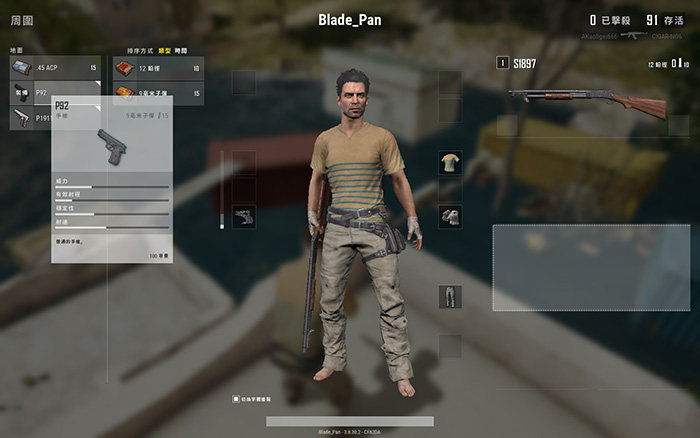700x438 pixels.
Task: Sort inventory by 類型 (type)
Action: point(166,50)
